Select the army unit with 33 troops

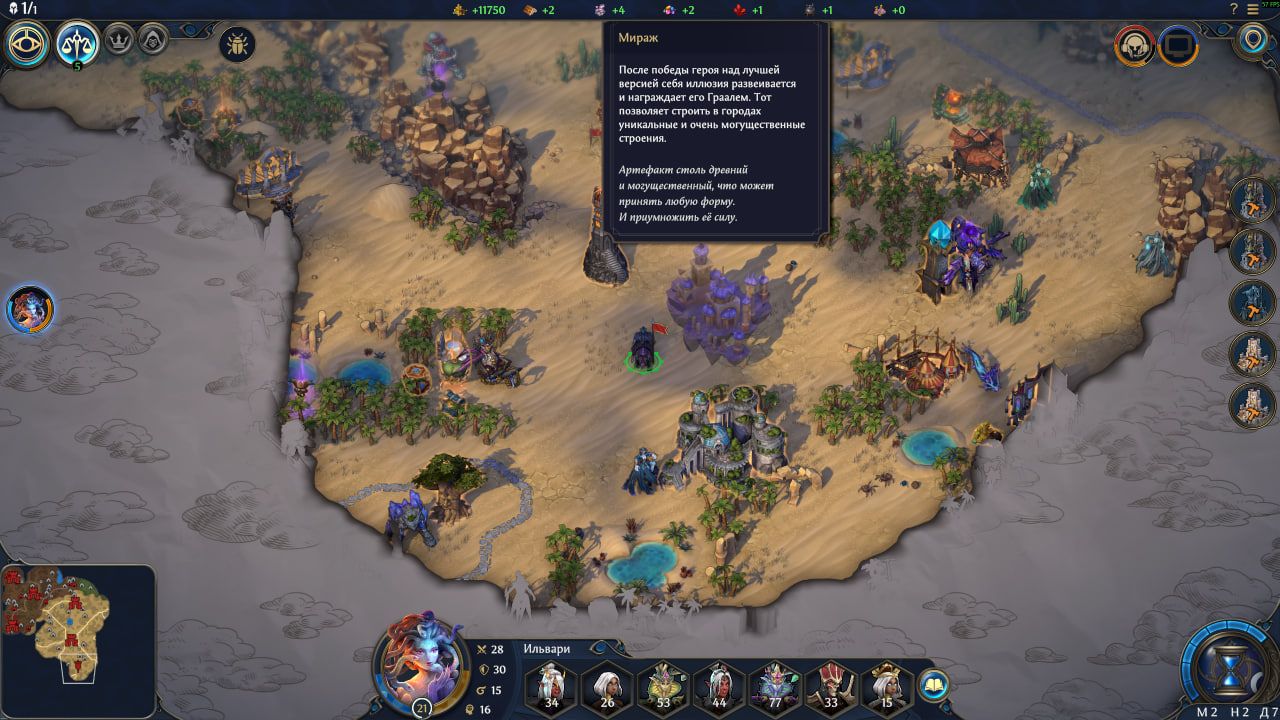tap(830, 687)
